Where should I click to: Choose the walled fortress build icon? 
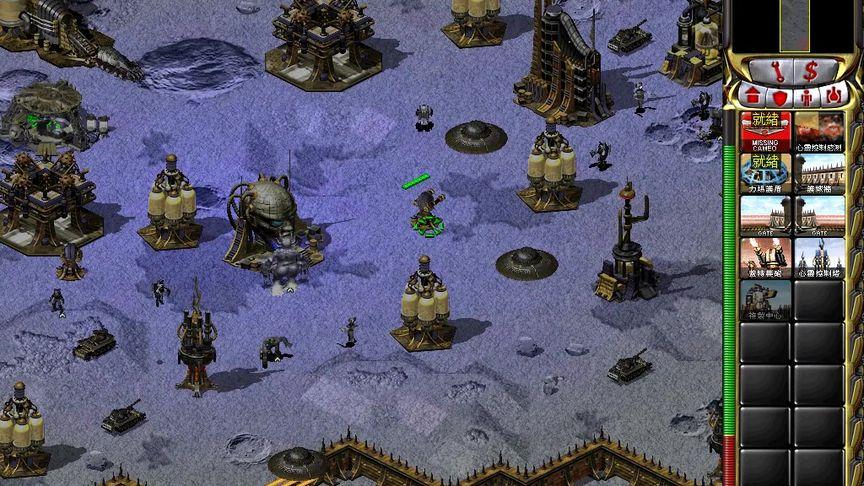click(818, 174)
